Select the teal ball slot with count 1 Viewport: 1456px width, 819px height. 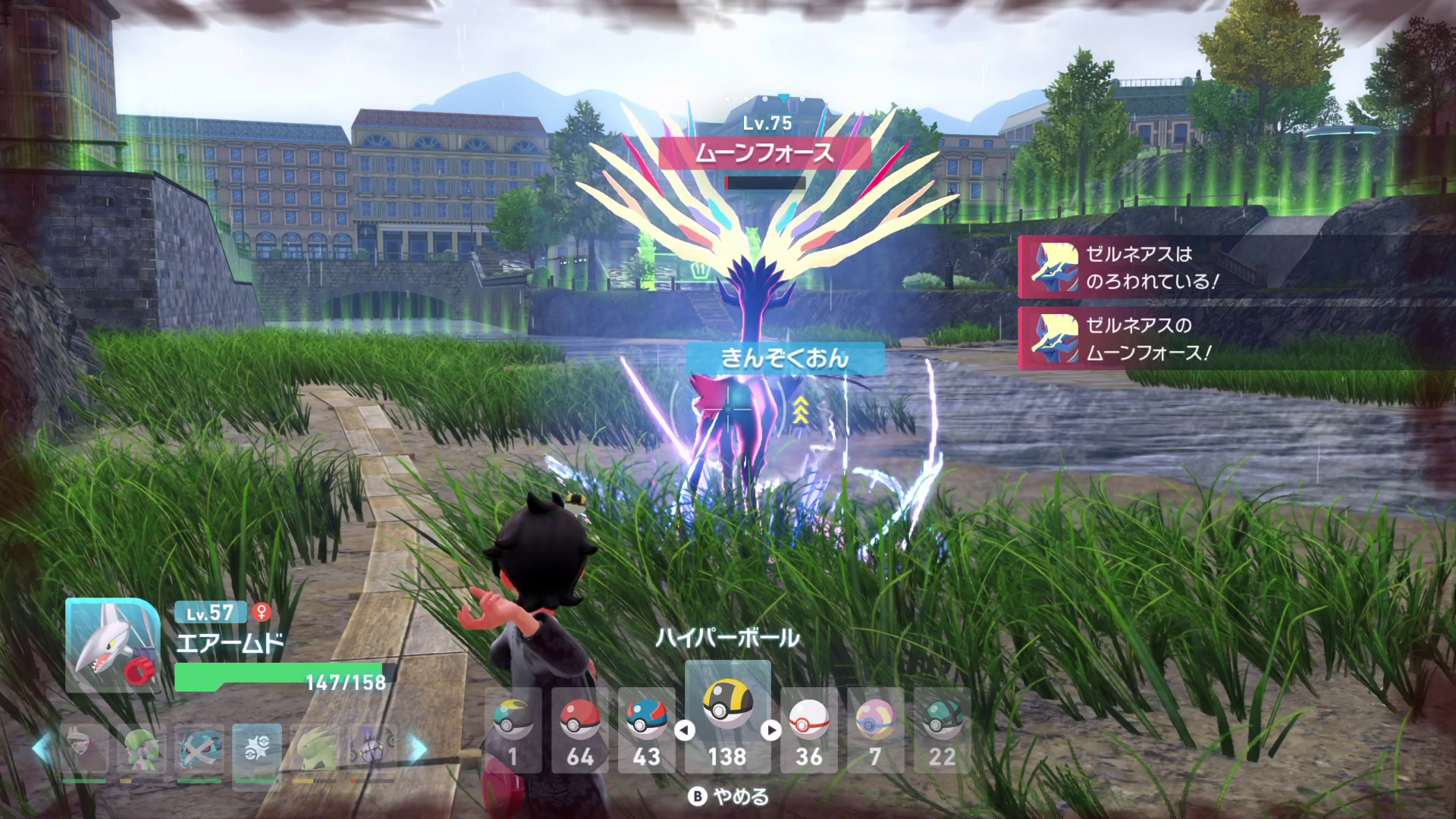(513, 730)
